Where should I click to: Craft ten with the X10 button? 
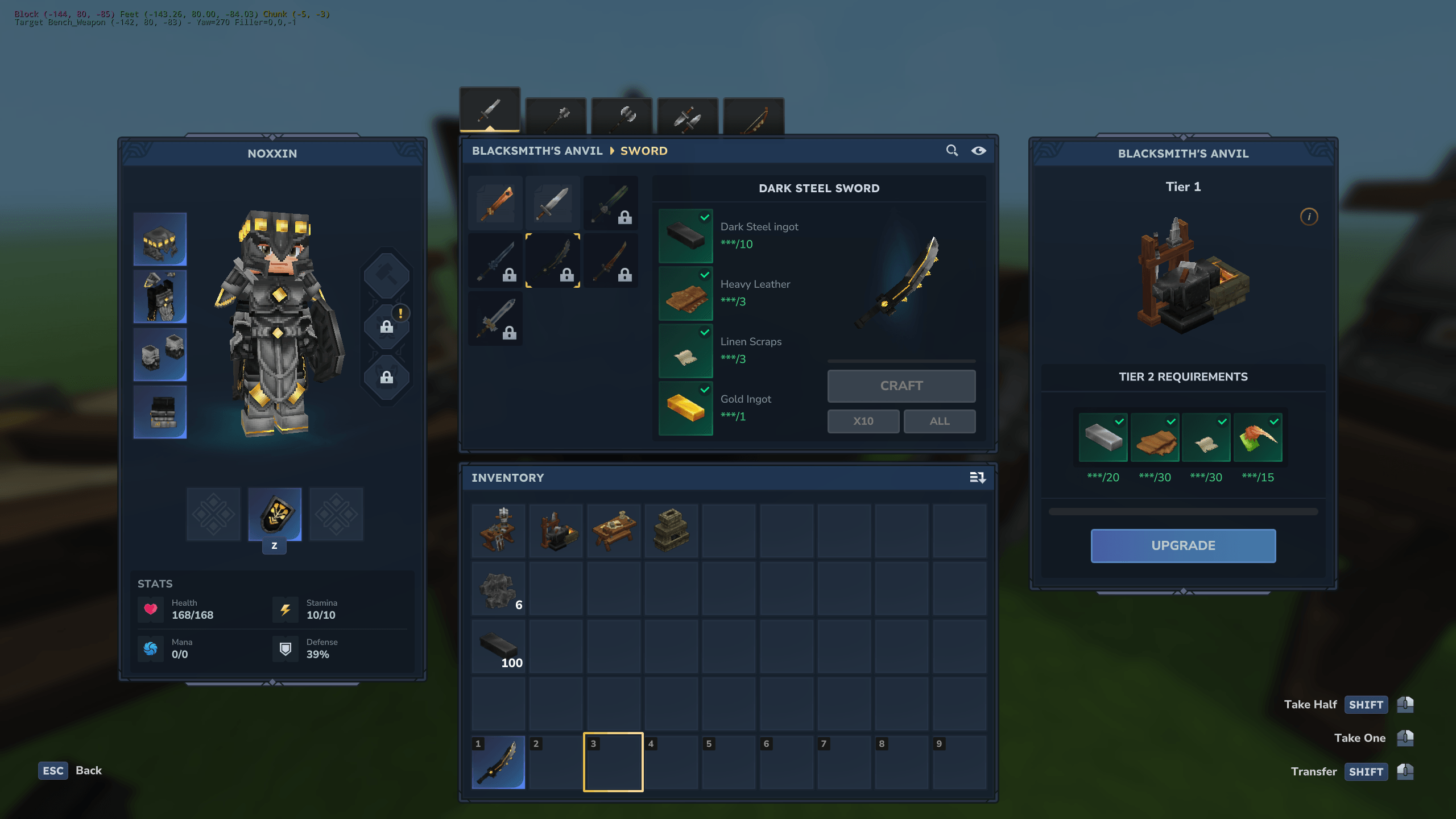(863, 421)
